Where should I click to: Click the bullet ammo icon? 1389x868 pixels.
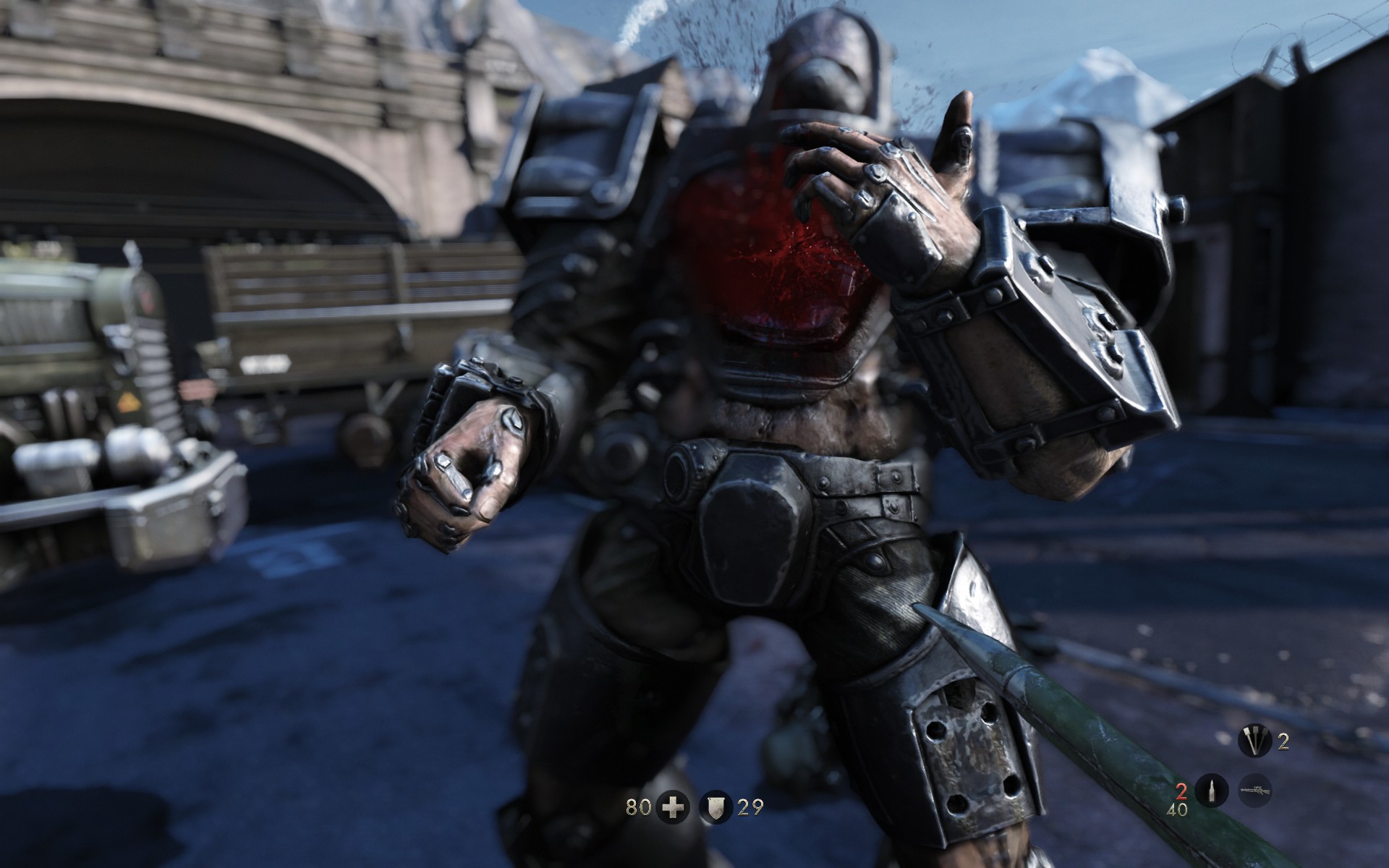pos(1213,789)
